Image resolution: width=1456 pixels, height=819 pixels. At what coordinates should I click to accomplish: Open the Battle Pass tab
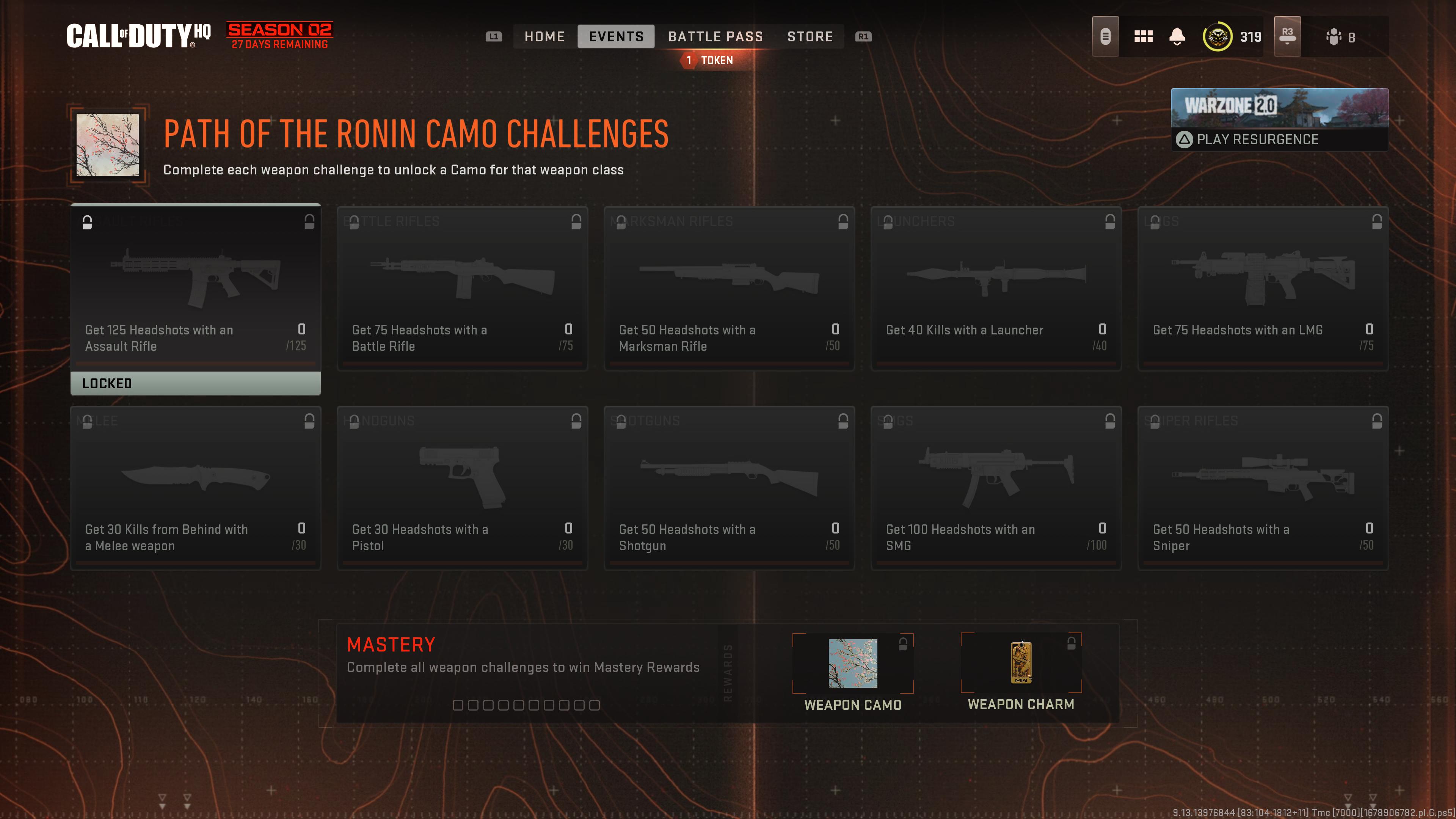pyautogui.click(x=715, y=37)
